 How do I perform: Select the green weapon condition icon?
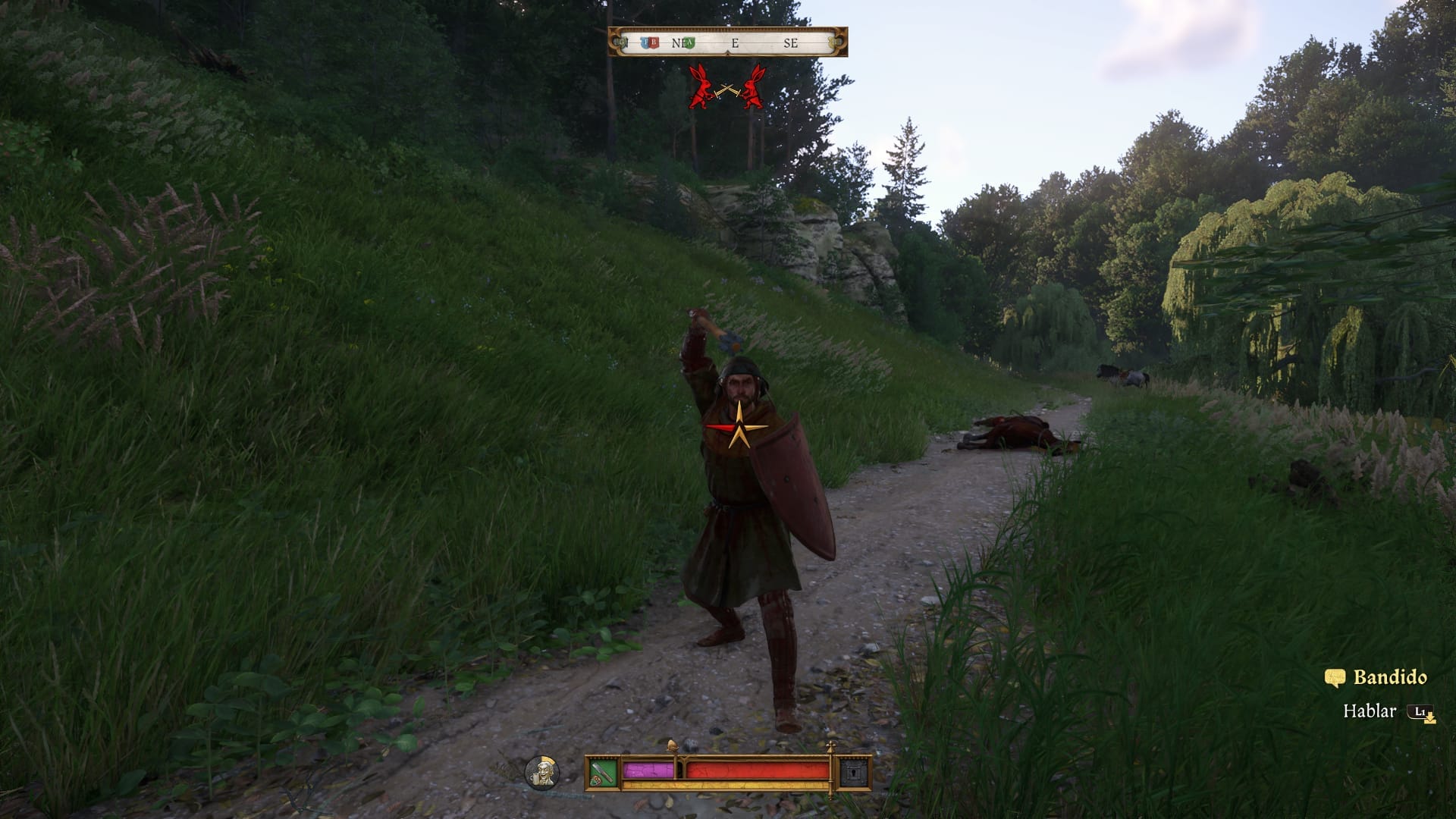(x=604, y=773)
